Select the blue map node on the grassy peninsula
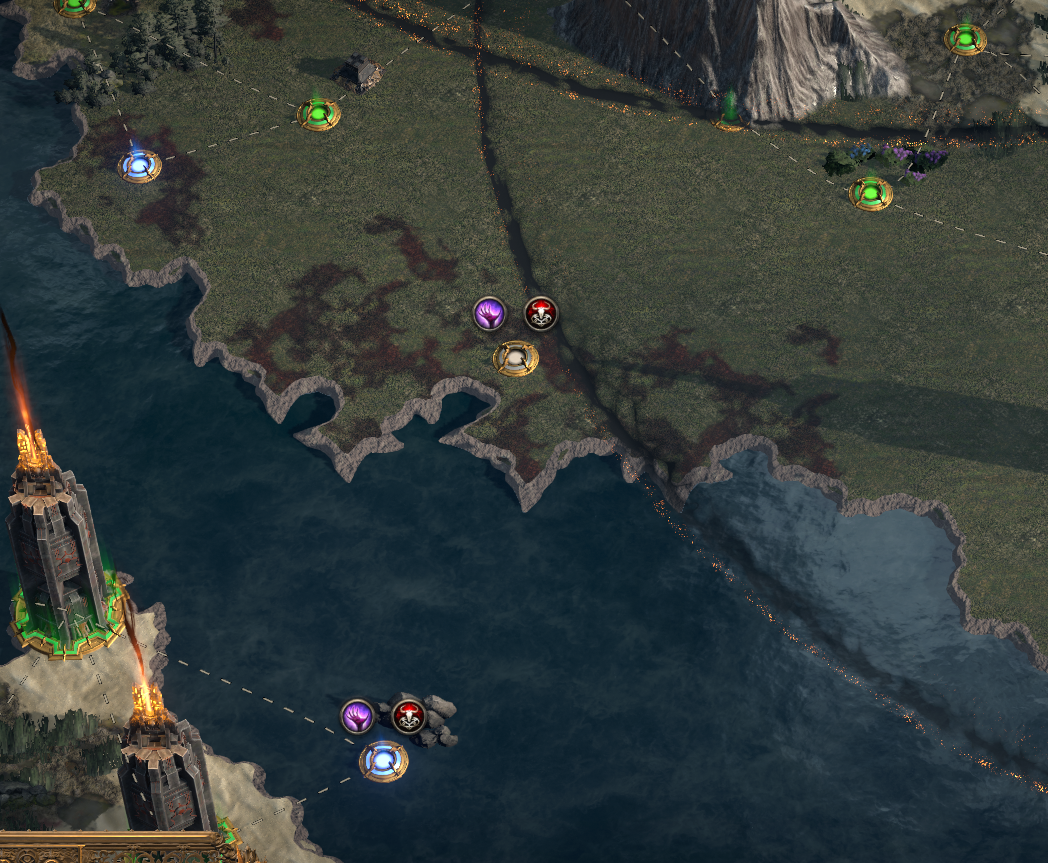The image size is (1048, 863). (139, 165)
